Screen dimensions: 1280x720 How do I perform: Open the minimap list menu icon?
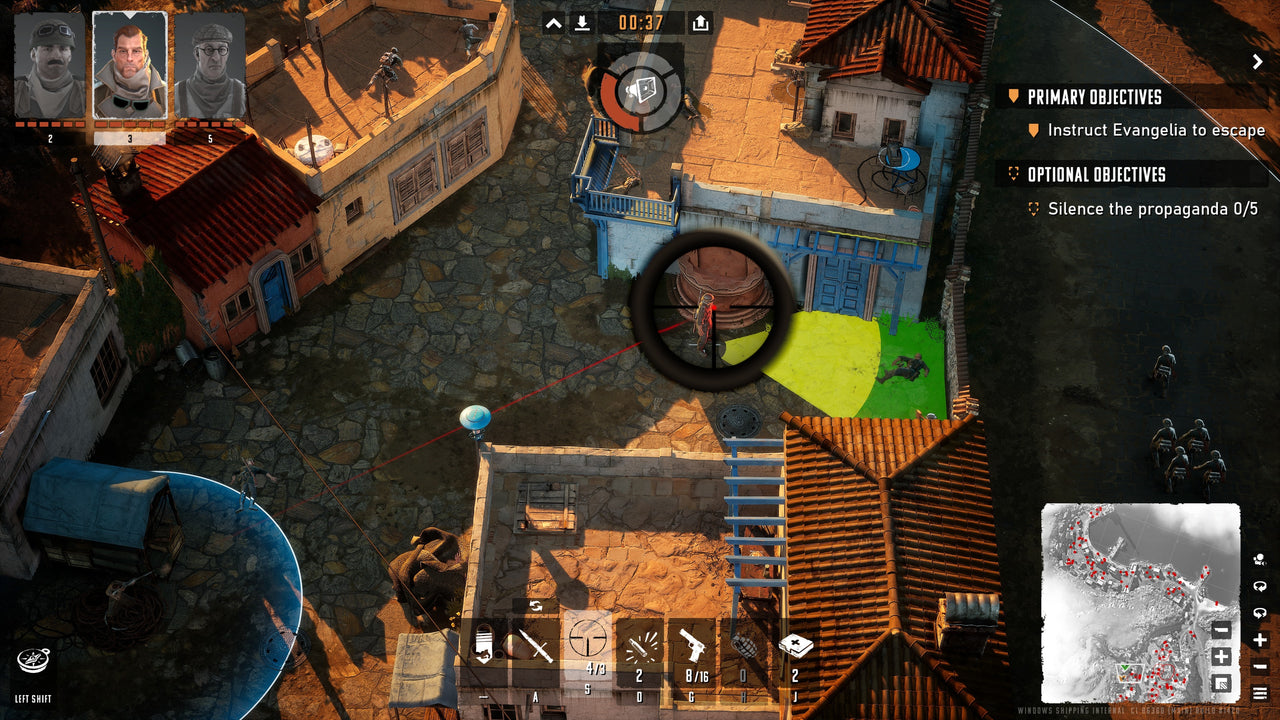pyautogui.click(x=1261, y=691)
